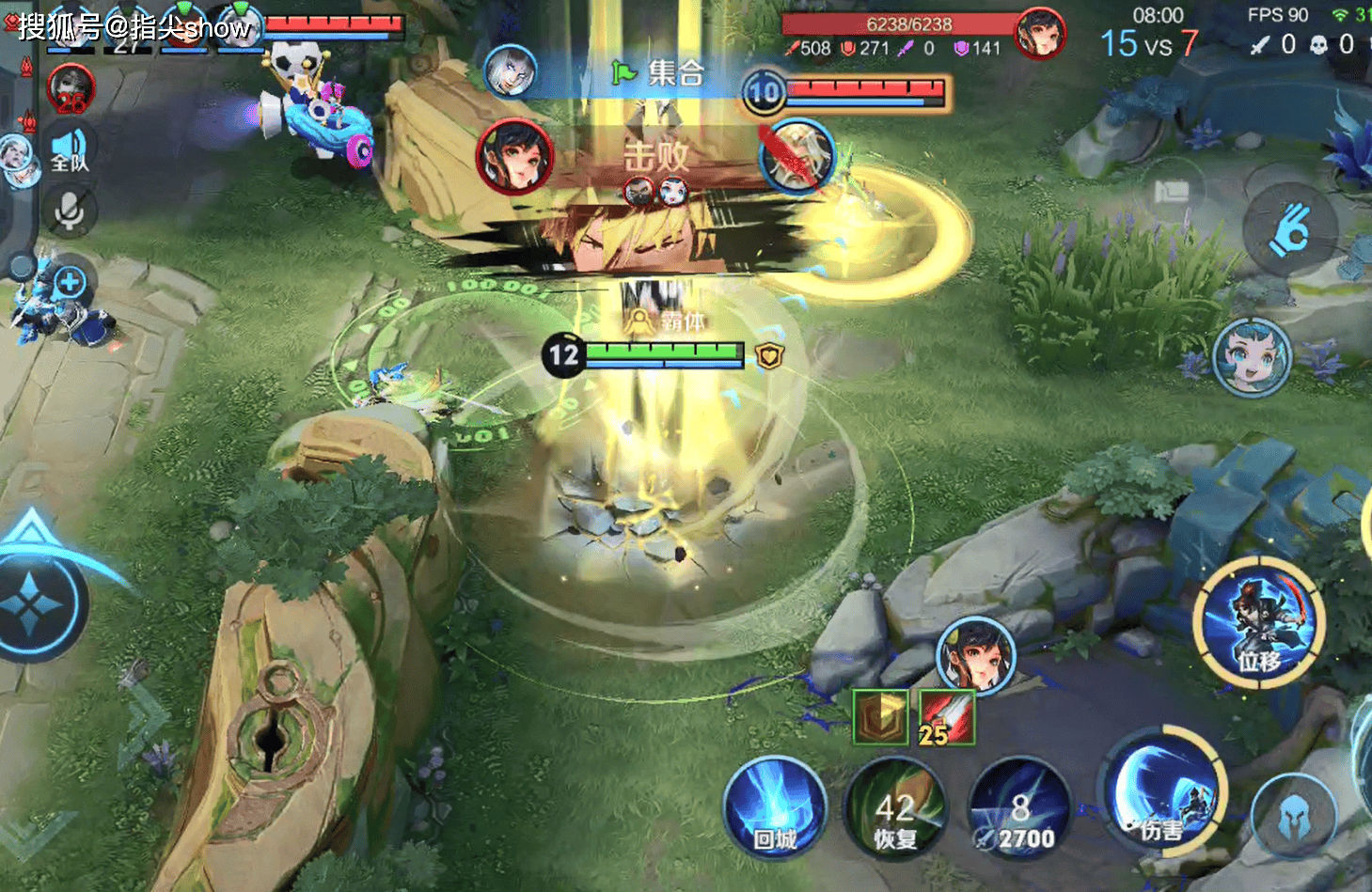1372x892 pixels.
Task: Buy the golden shield recommended item
Action: 879,716
